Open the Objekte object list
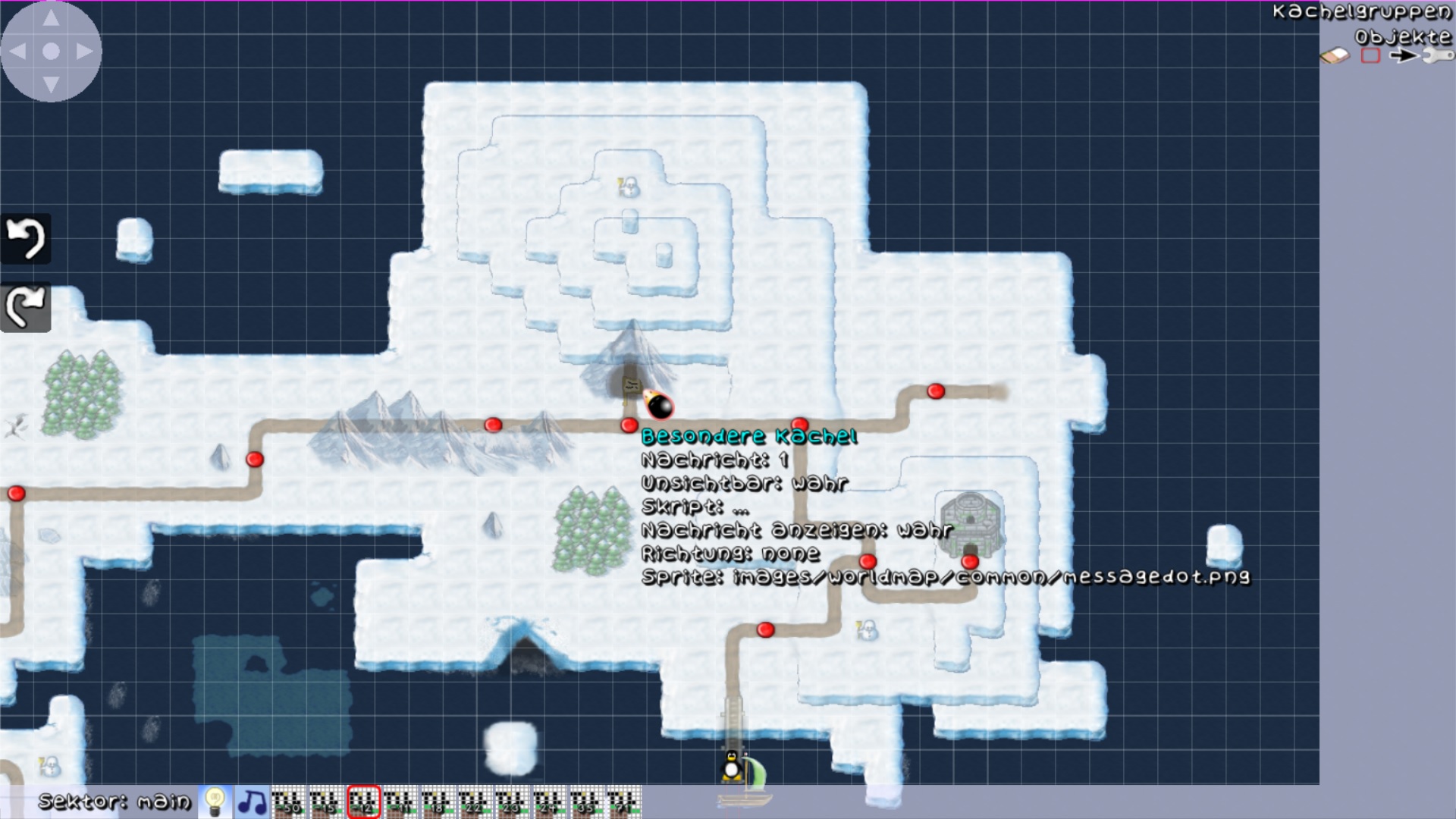The image size is (1456, 819). [1402, 36]
